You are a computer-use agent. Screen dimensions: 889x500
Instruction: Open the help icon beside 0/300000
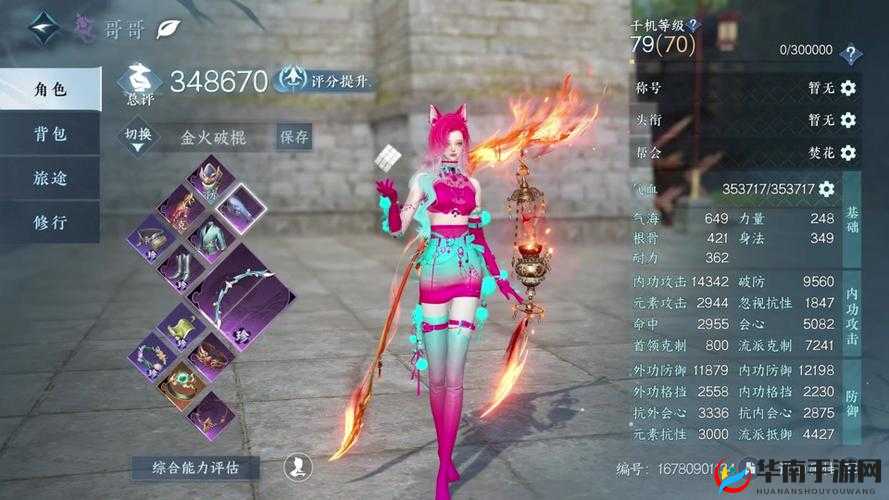pyautogui.click(x=850, y=53)
